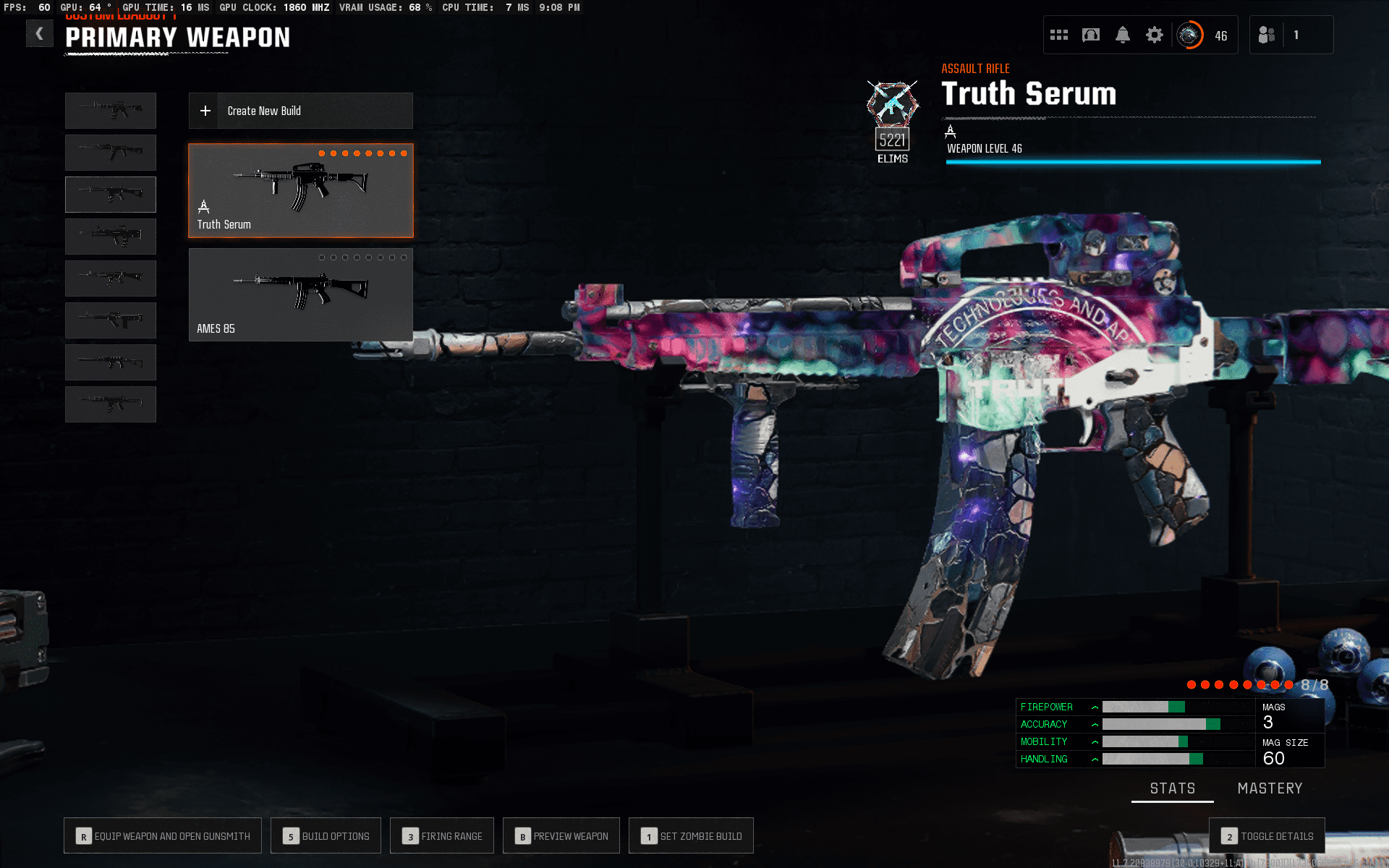Image resolution: width=1389 pixels, height=868 pixels.
Task: Open the grid menu icon
Action: 1058,35
